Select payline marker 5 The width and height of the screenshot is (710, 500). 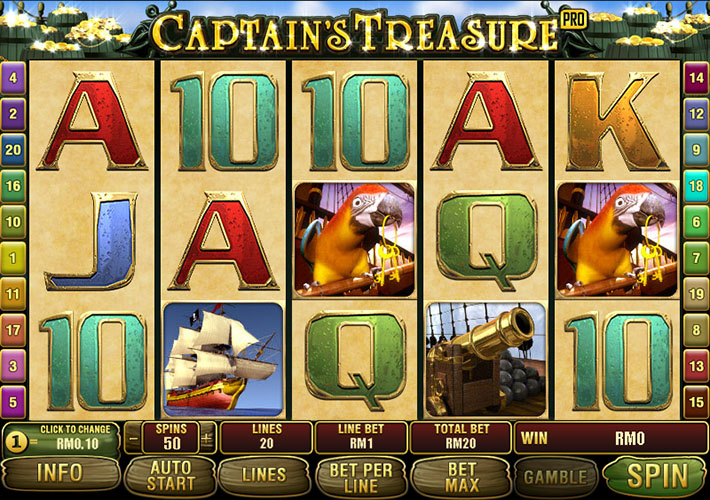pos(14,402)
